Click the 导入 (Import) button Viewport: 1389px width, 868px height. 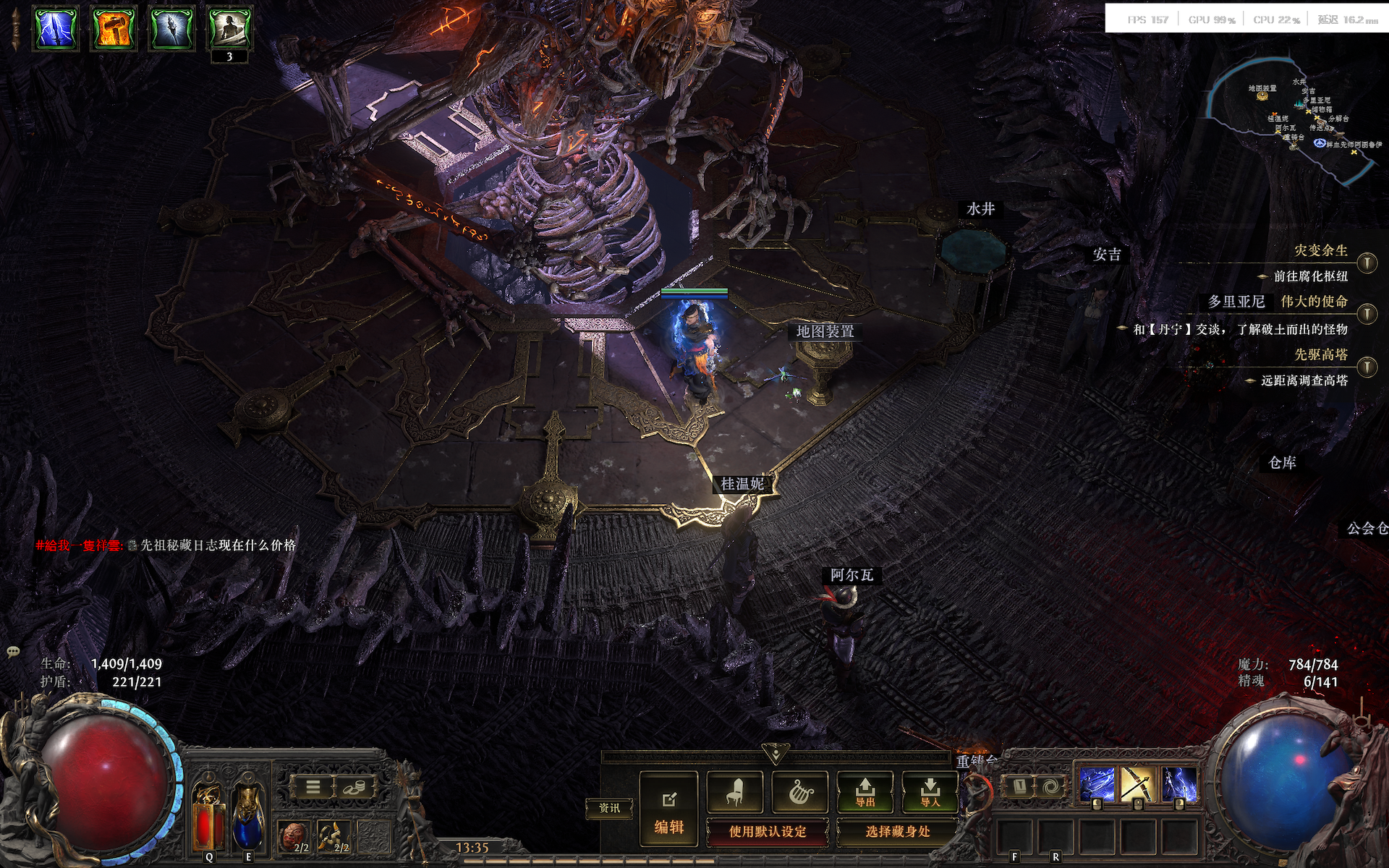tap(930, 791)
